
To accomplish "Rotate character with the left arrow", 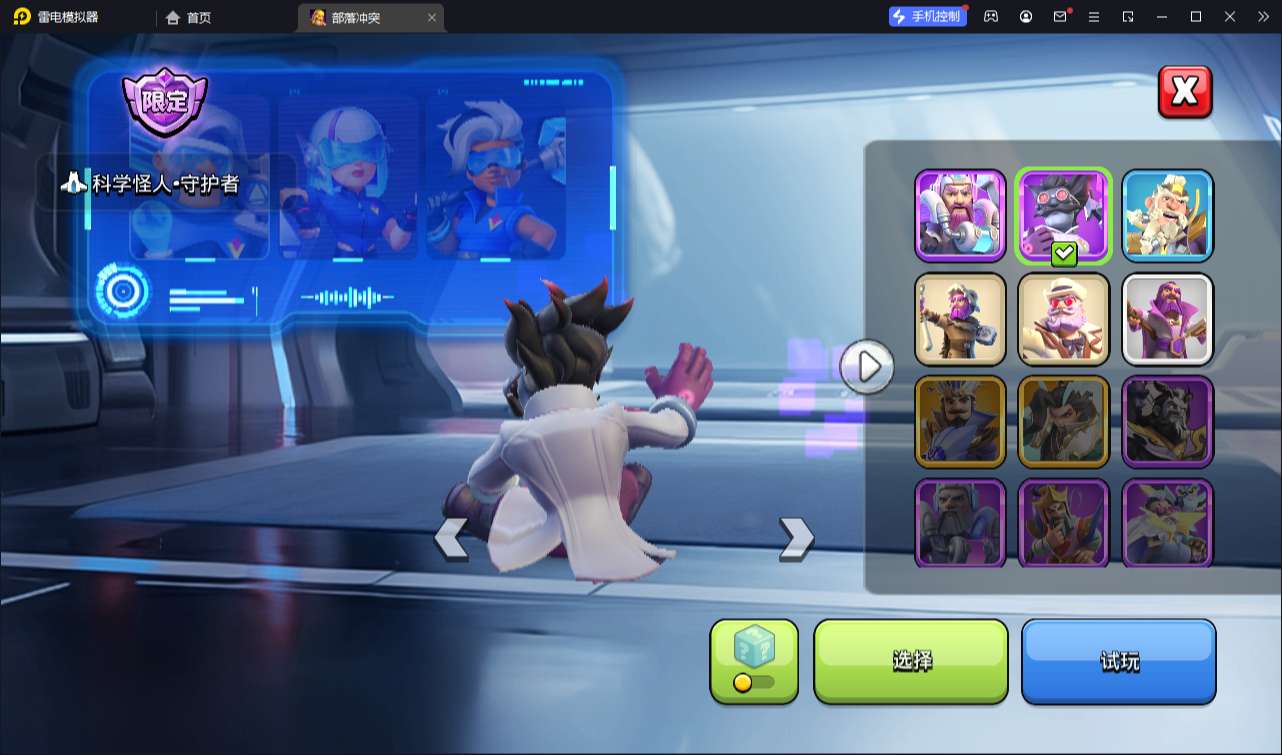I will pos(450,538).
